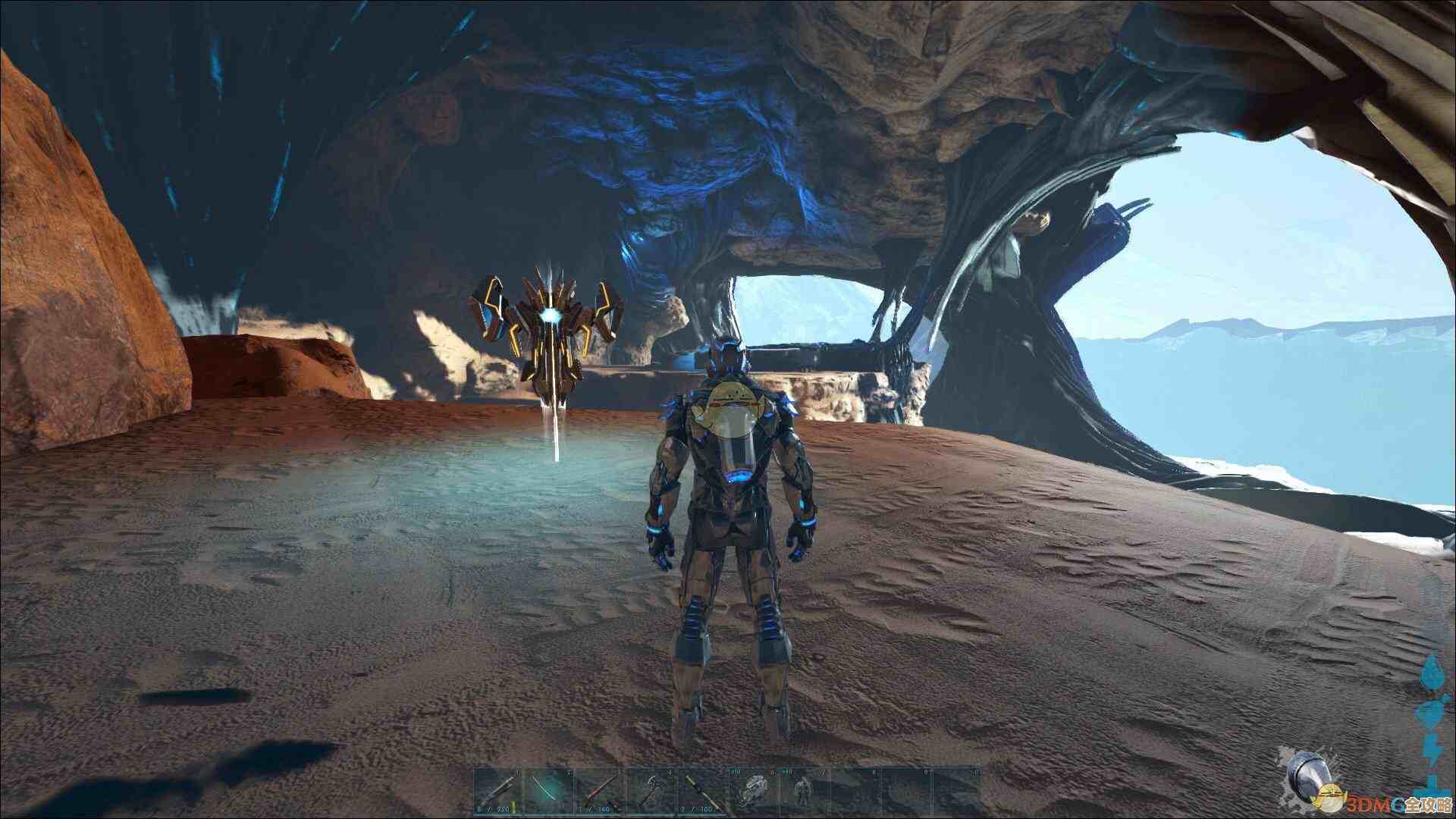
Task: Use the white bulky item in slot six
Action: [x=752, y=792]
